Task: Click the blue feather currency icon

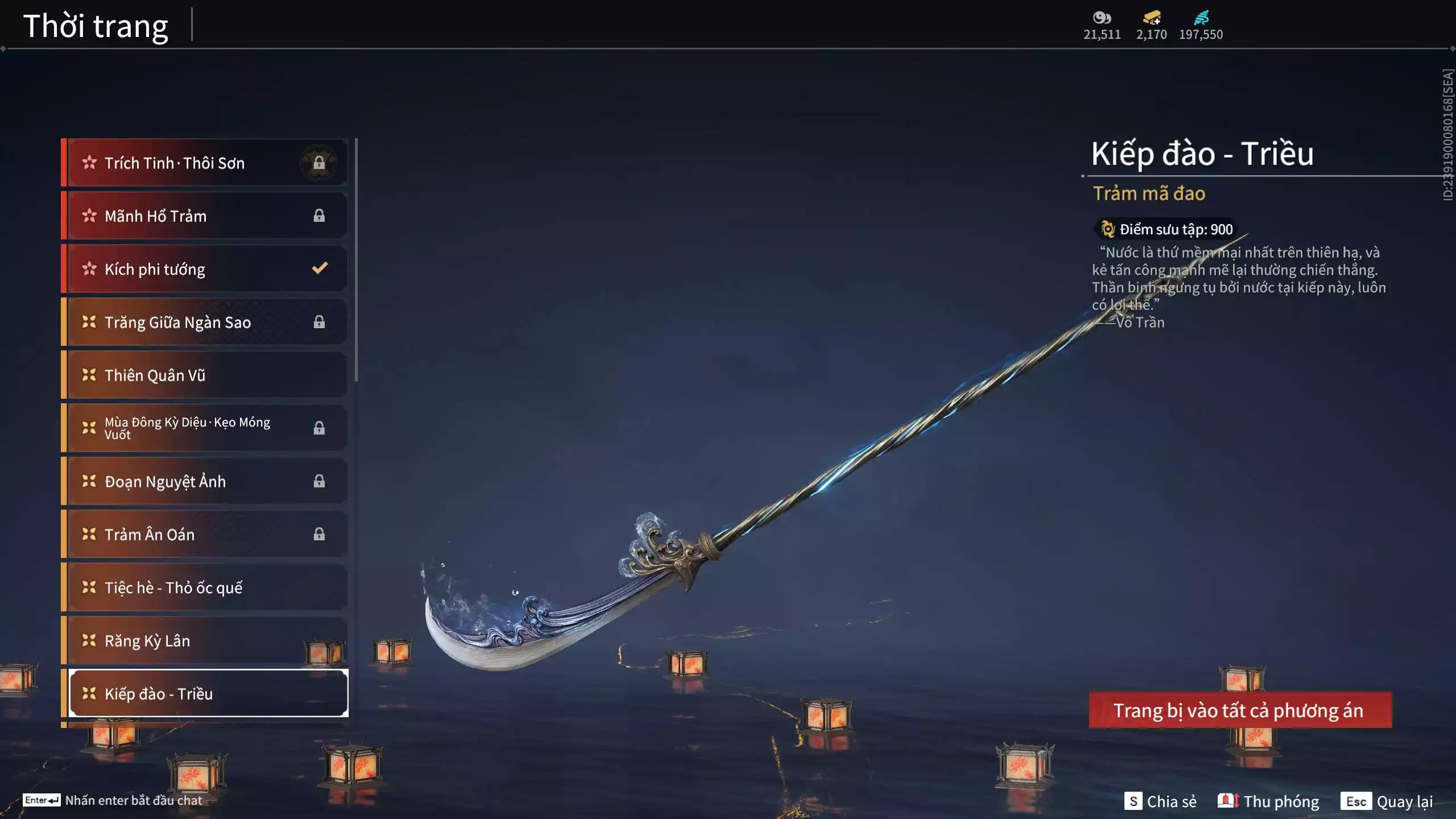Action: tap(1201, 18)
